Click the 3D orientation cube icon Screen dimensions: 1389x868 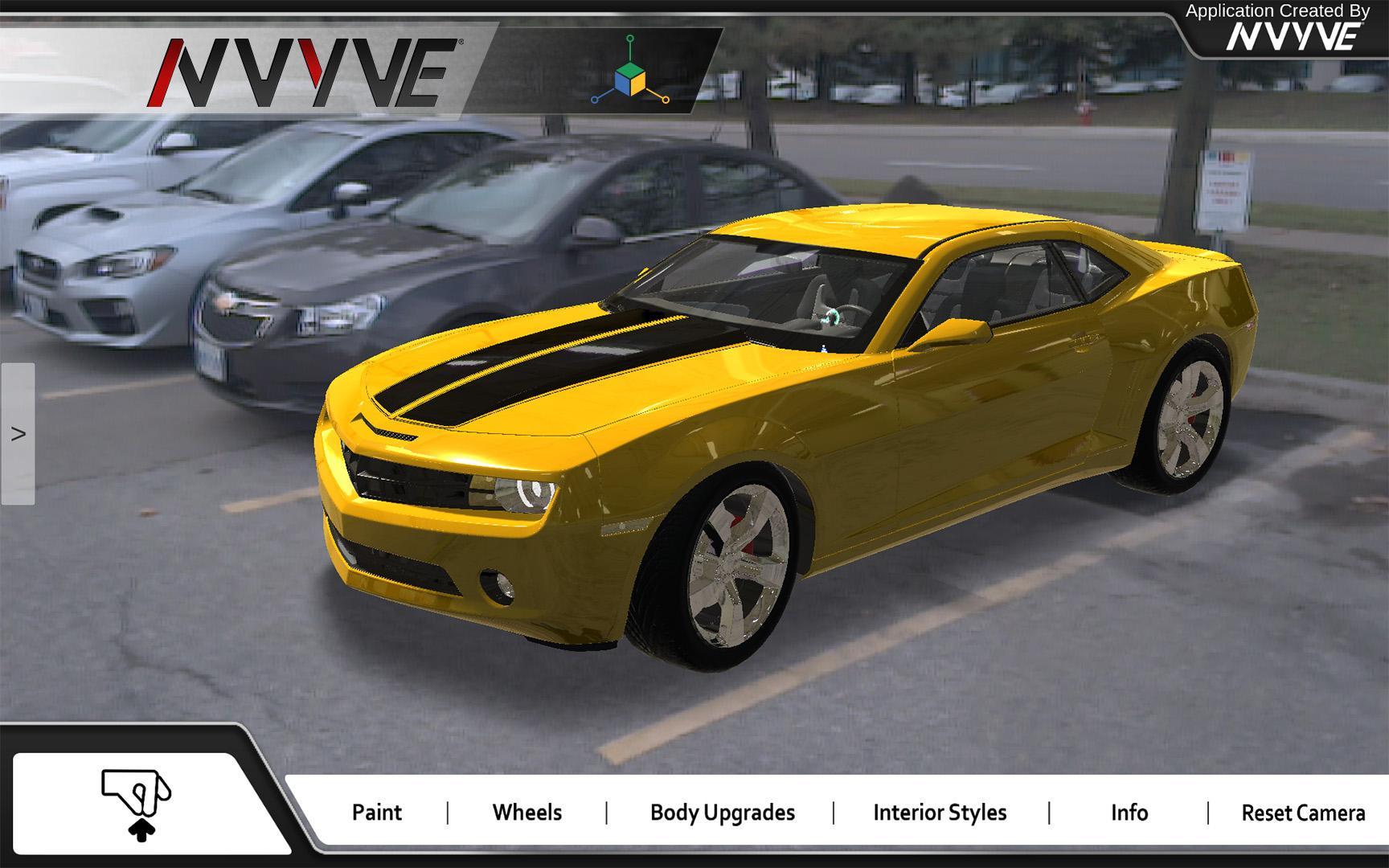tap(630, 78)
